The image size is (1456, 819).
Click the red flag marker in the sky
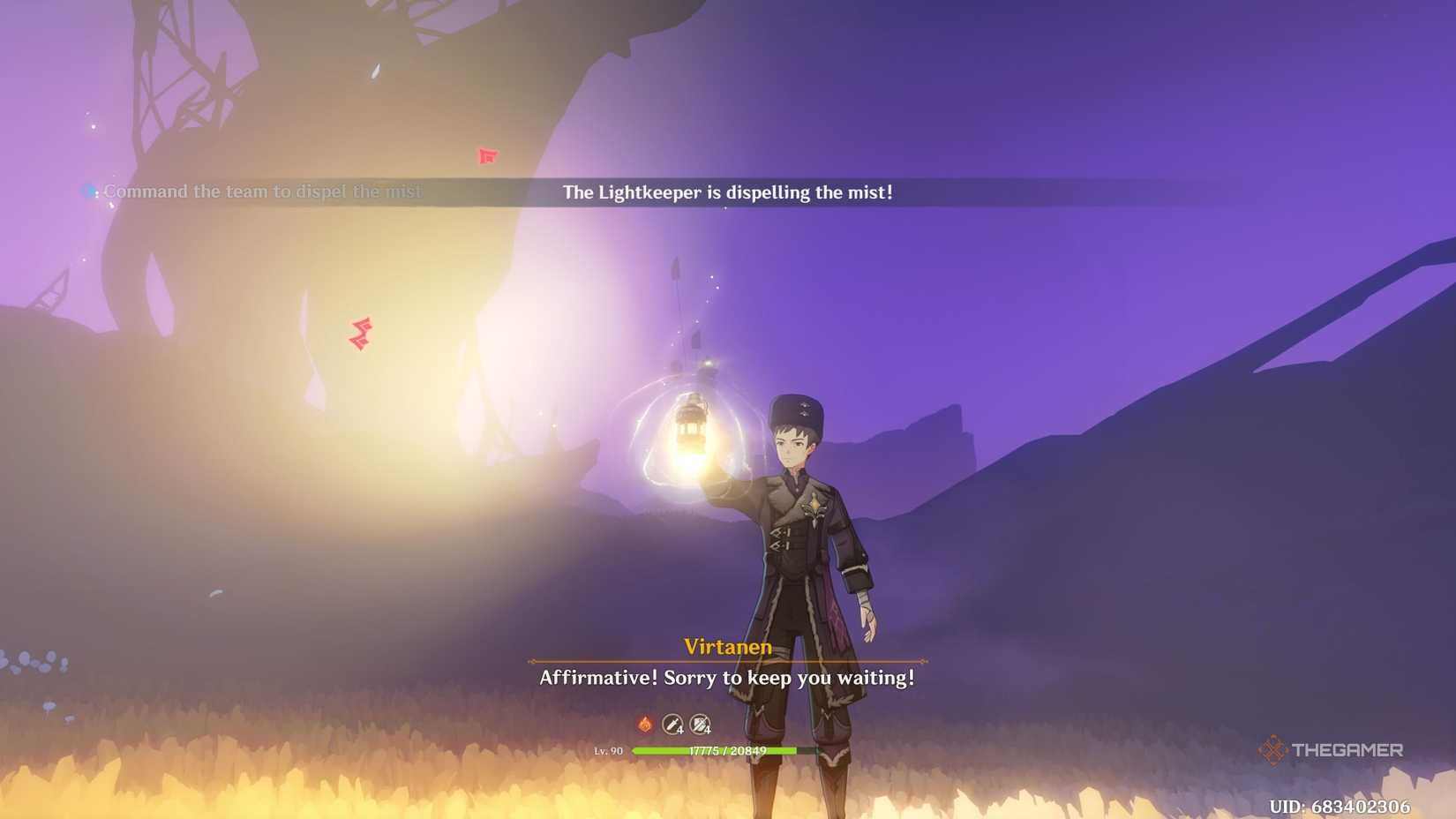(x=486, y=157)
